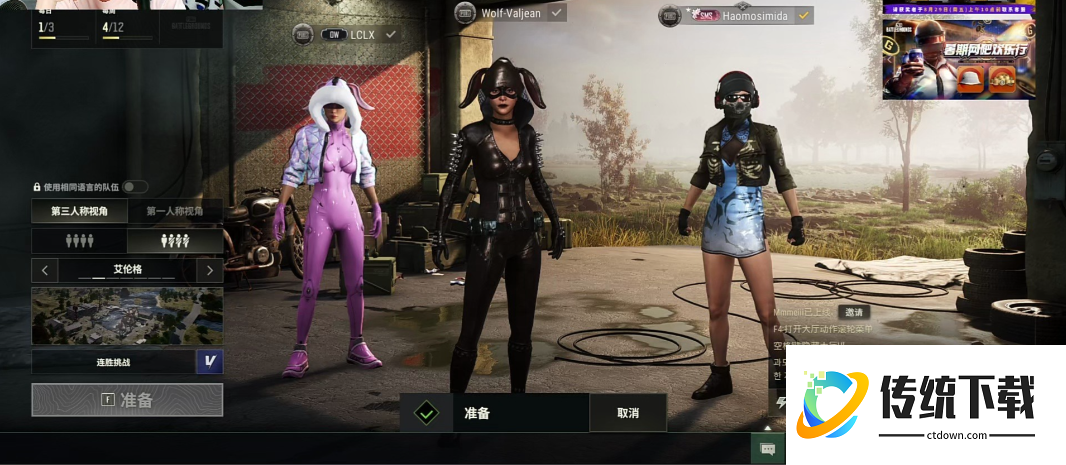Click the blue V icon beside 连胜挑战

pos(209,361)
